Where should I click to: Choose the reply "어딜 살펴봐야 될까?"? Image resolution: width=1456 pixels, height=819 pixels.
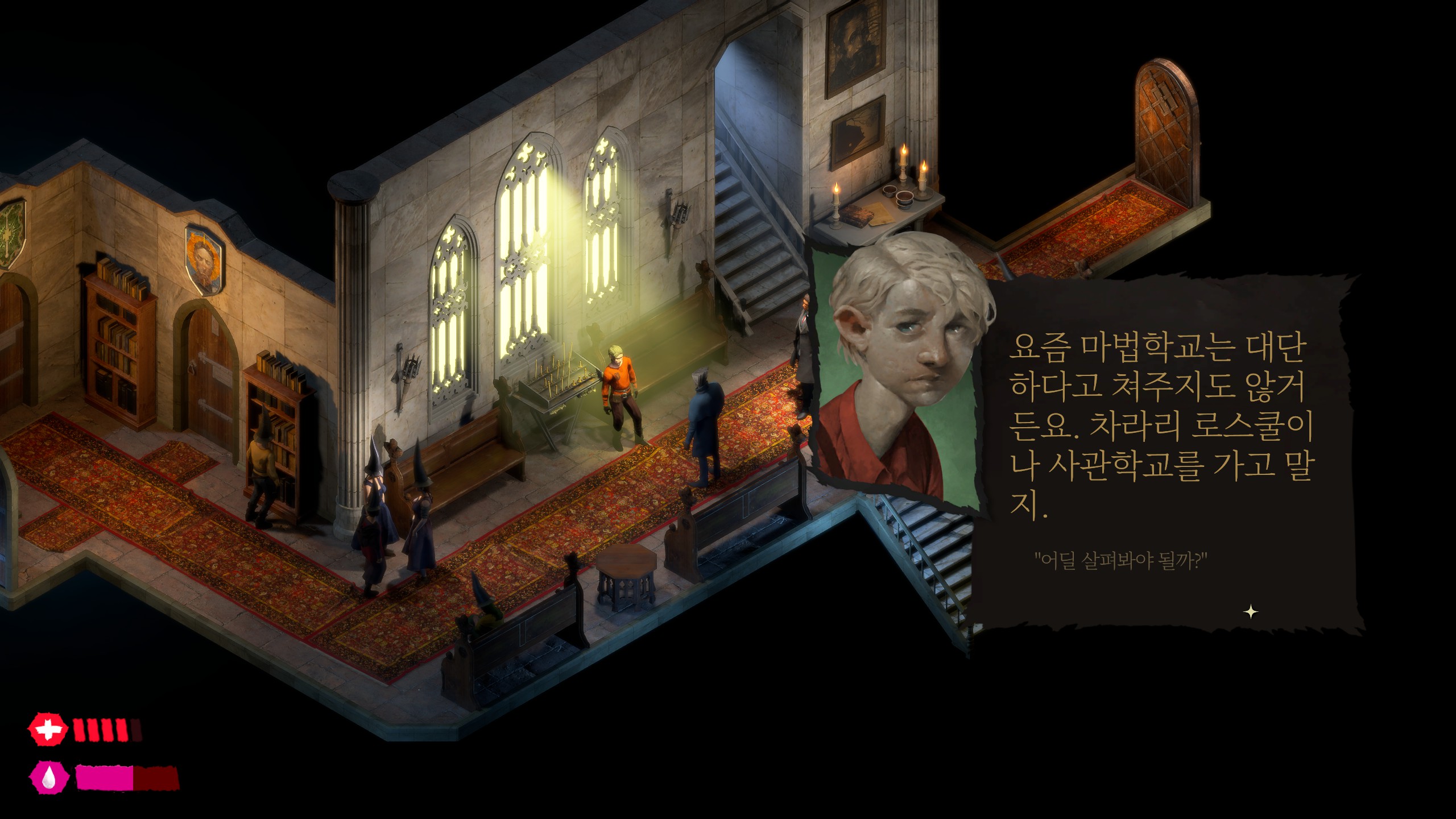point(1120,561)
